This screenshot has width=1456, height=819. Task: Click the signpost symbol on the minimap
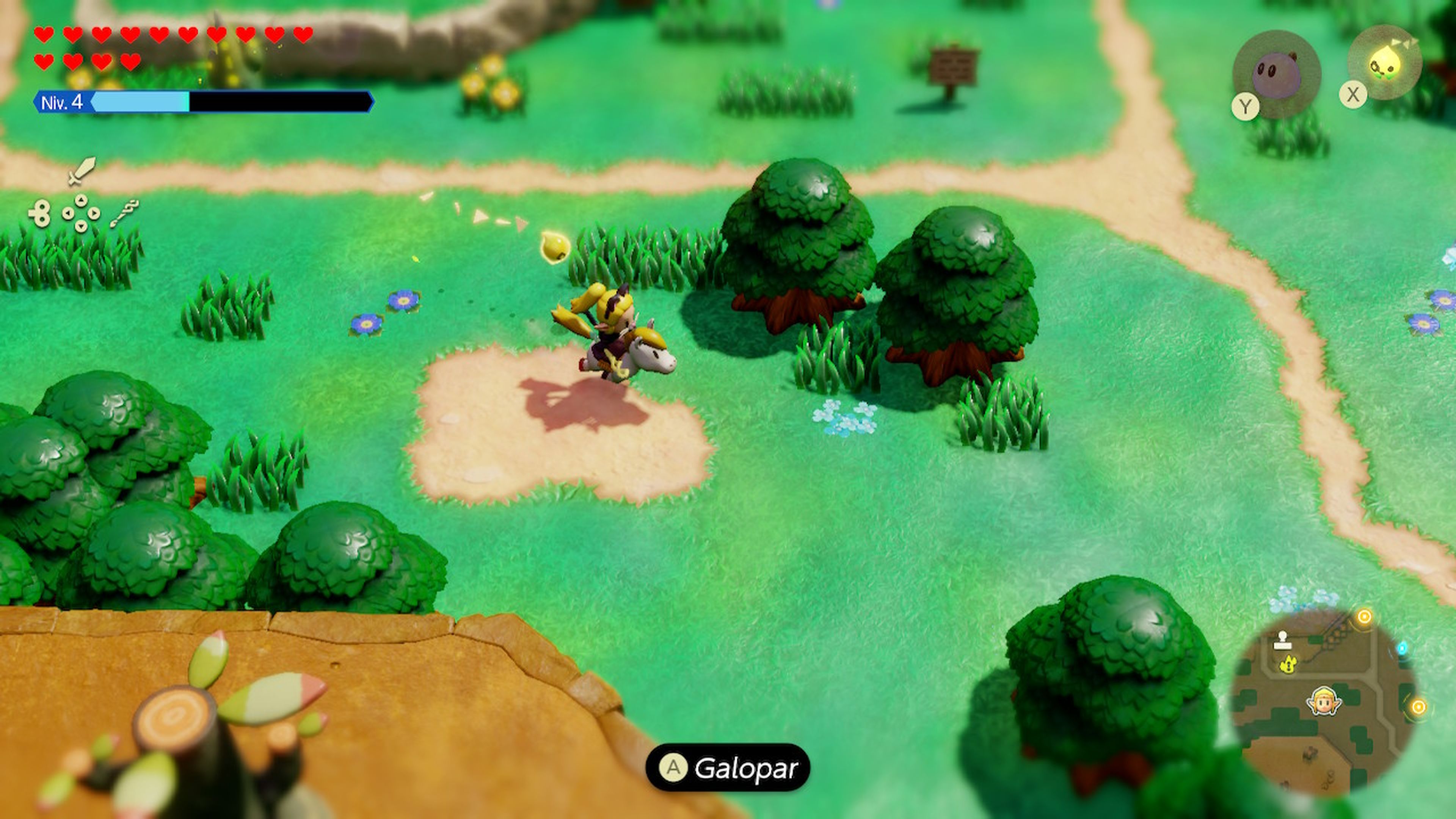(x=1283, y=640)
